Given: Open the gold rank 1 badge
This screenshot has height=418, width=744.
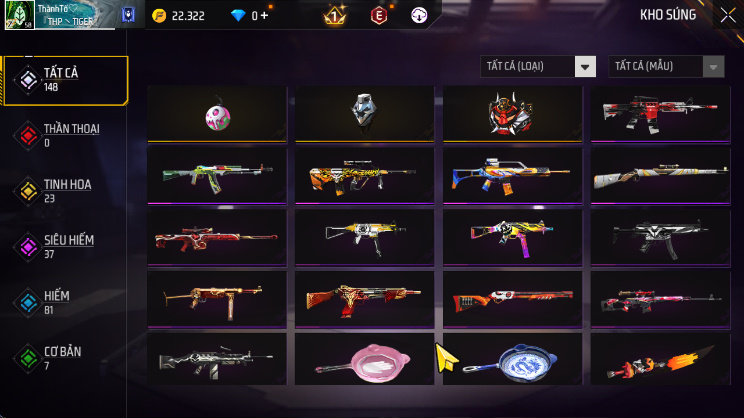Looking at the screenshot, I should tap(335, 16).
